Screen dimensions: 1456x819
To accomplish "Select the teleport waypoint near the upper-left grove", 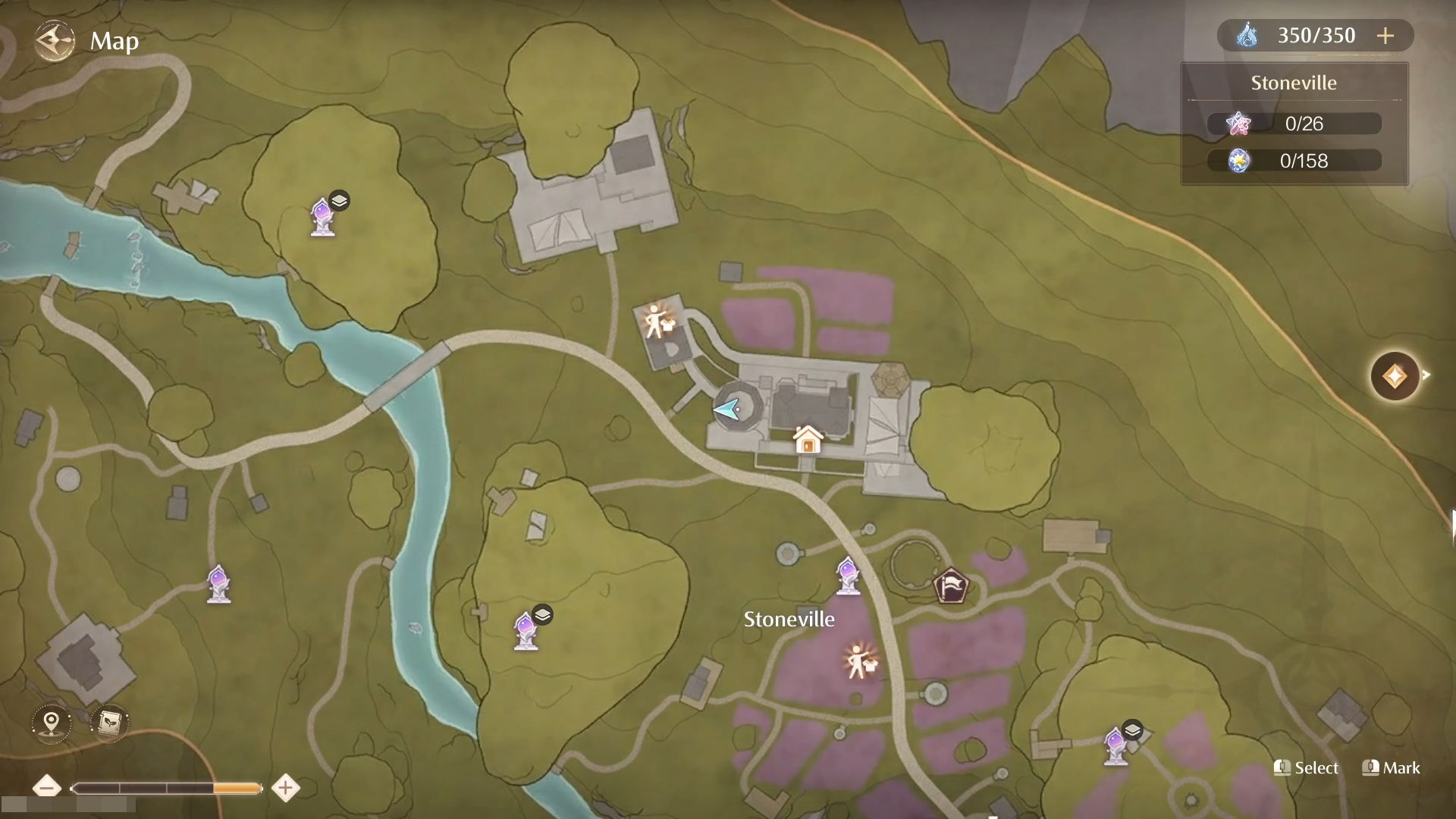I will click(324, 218).
